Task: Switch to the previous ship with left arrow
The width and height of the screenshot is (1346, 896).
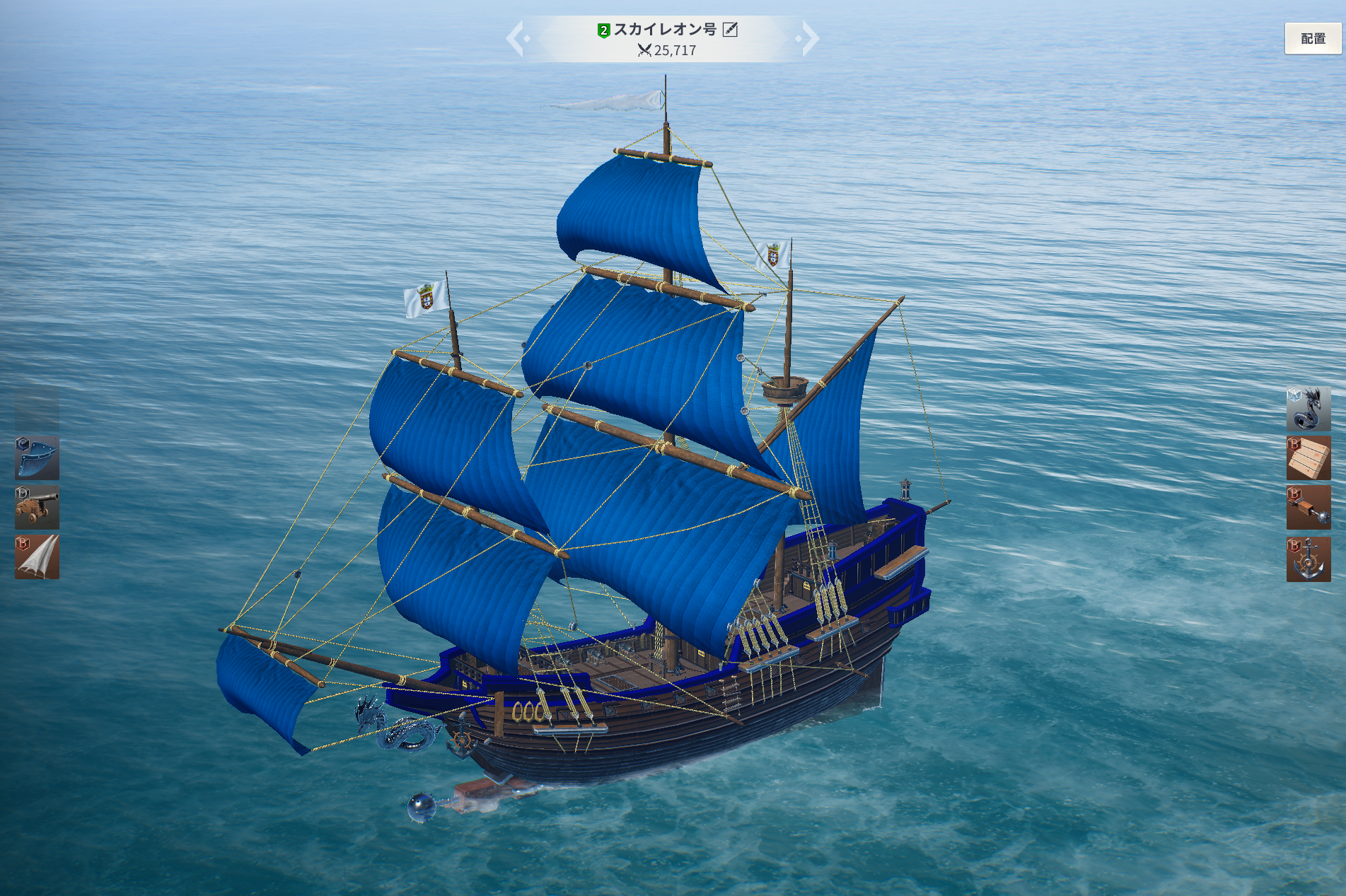Action: click(516, 38)
